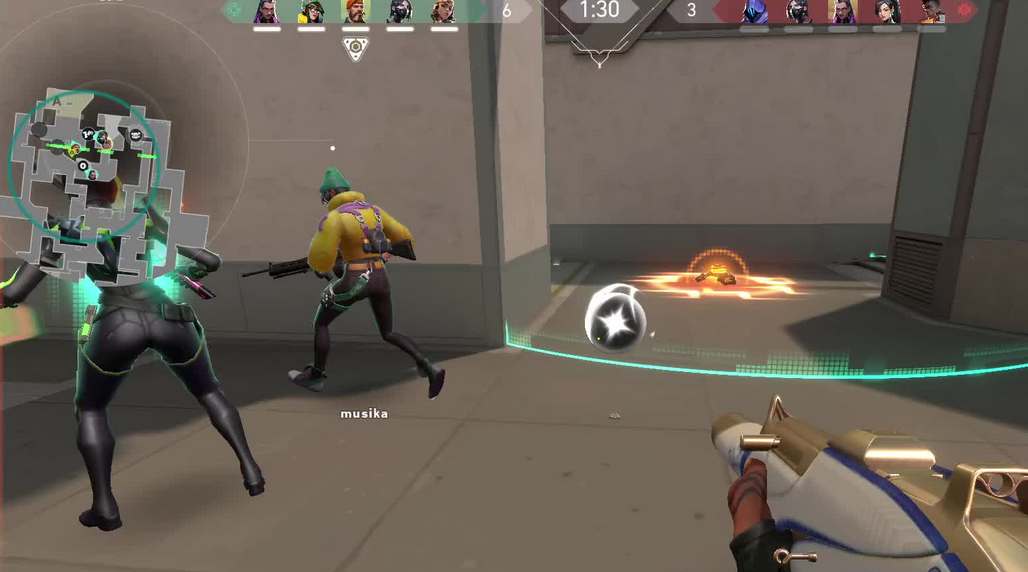1028x572 pixels.
Task: Select Brimstone's orange-bearded portrait
Action: [355, 11]
